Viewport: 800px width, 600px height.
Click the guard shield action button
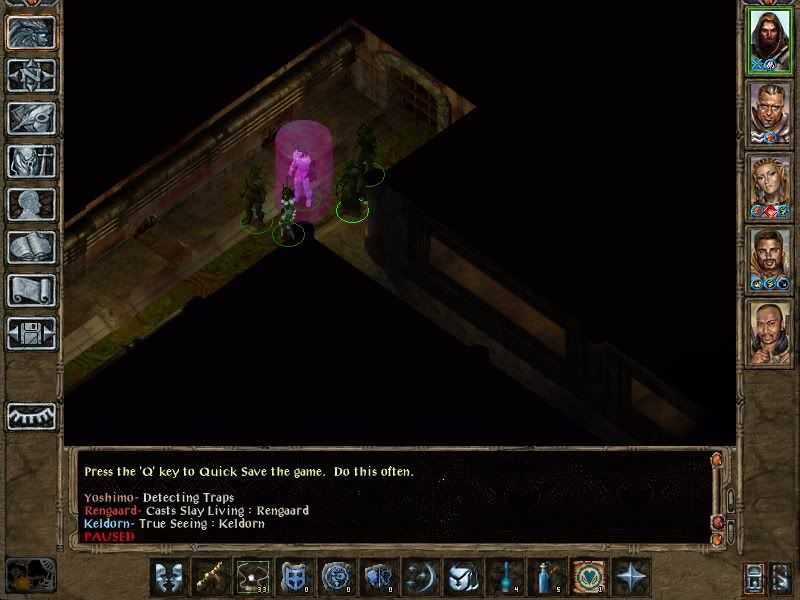[x=294, y=577]
